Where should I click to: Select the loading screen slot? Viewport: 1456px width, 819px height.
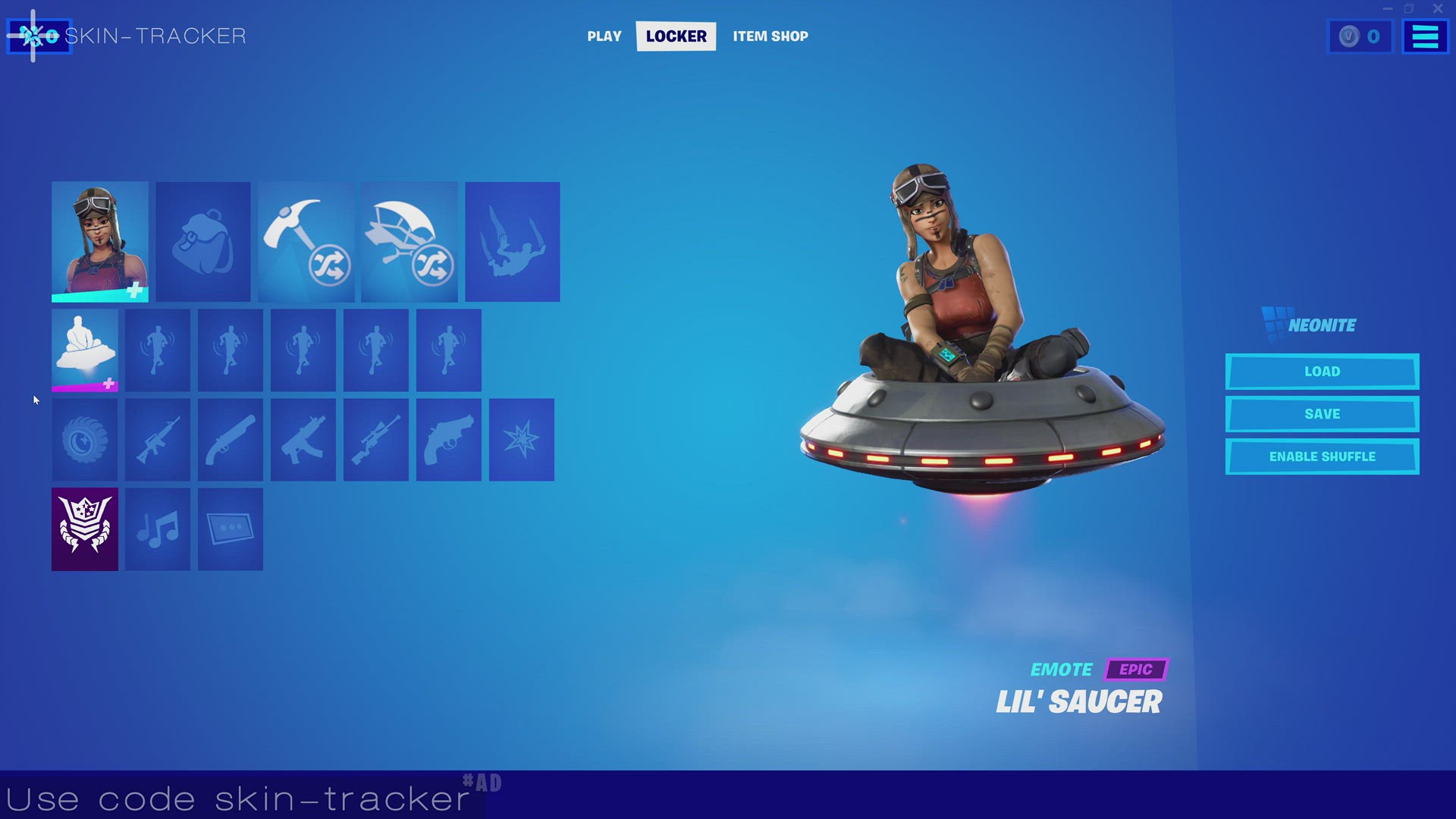tap(230, 529)
